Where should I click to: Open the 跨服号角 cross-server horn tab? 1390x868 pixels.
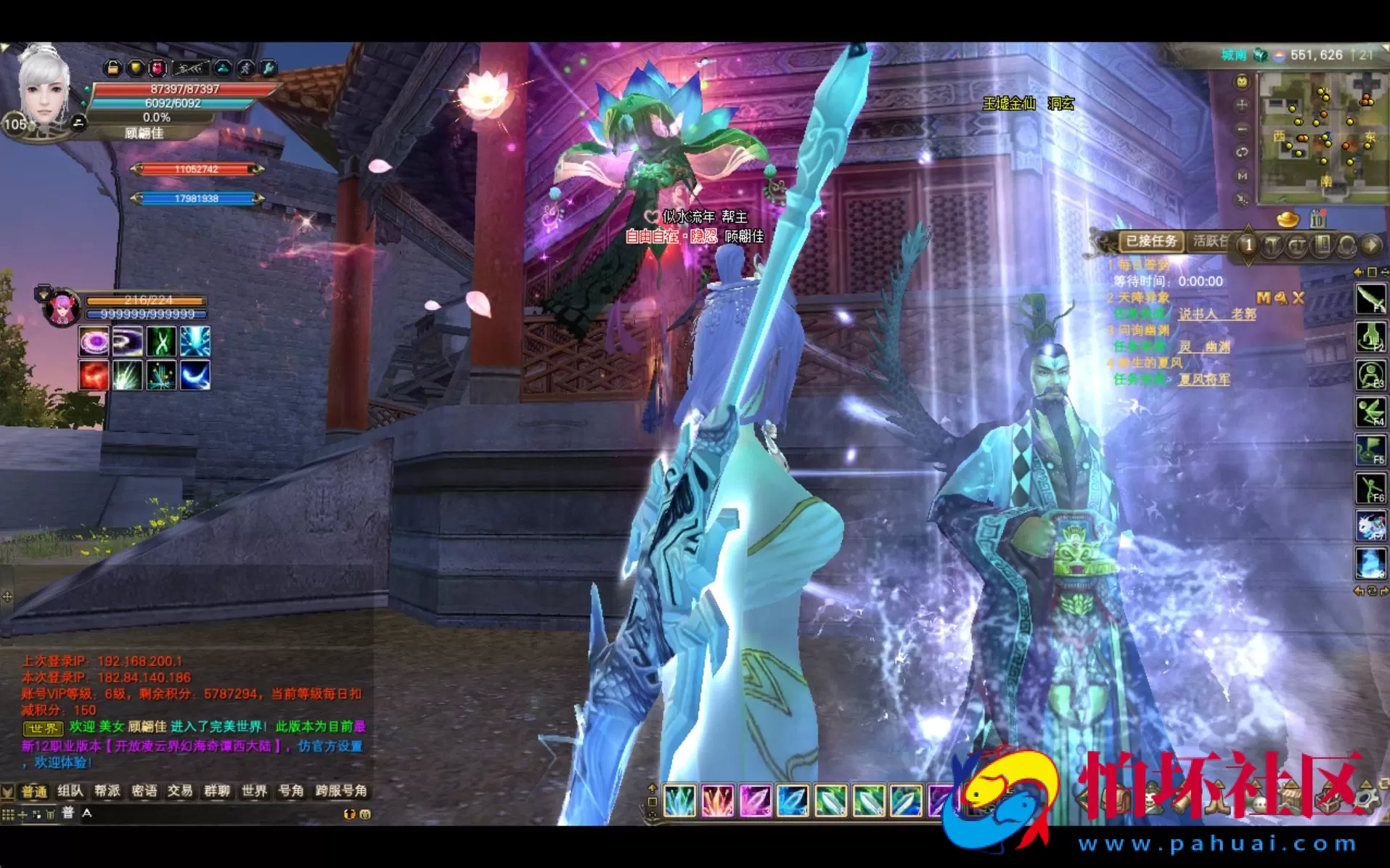(341, 790)
